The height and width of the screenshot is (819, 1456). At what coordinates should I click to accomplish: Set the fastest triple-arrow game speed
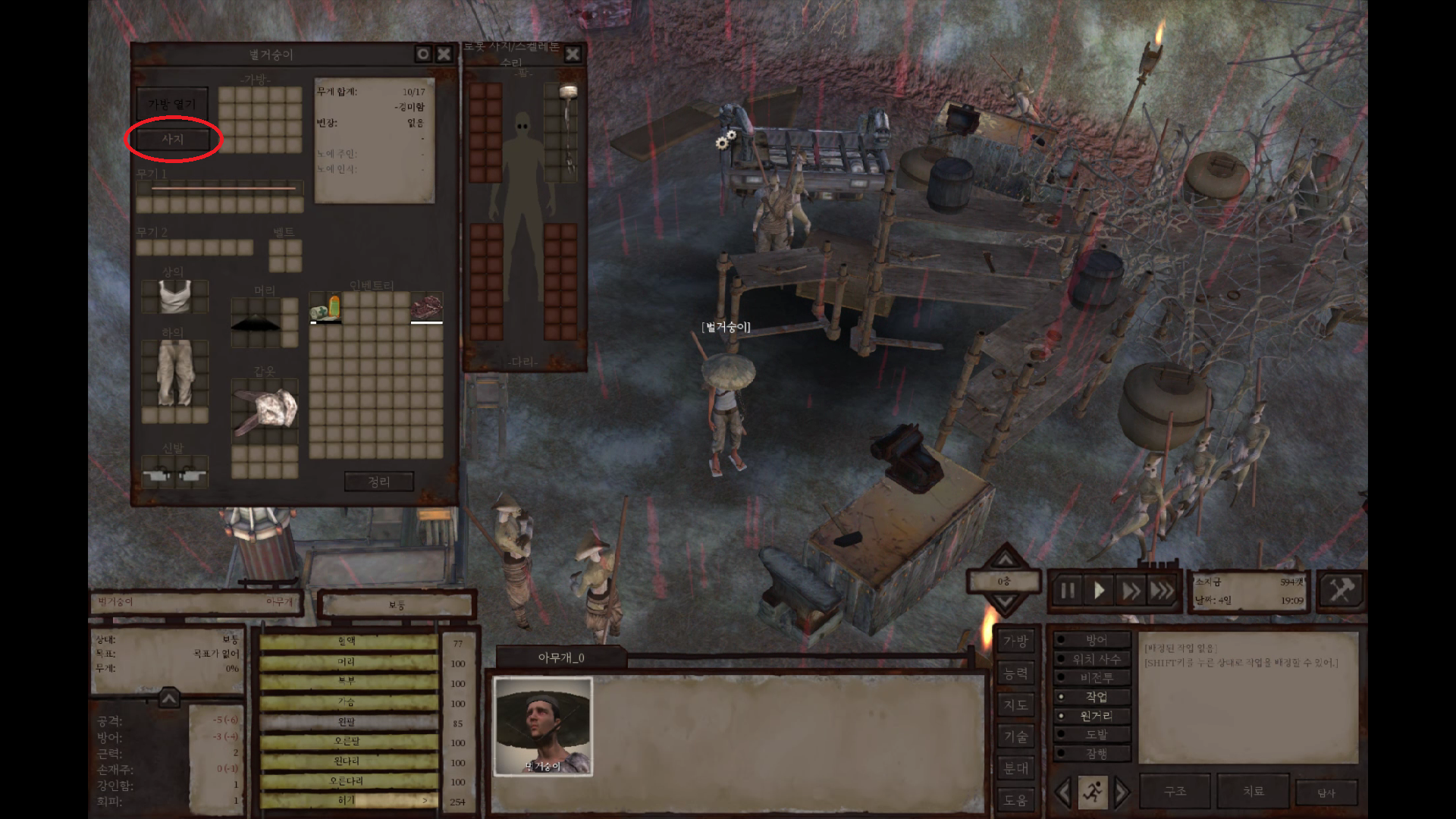click(x=1162, y=591)
